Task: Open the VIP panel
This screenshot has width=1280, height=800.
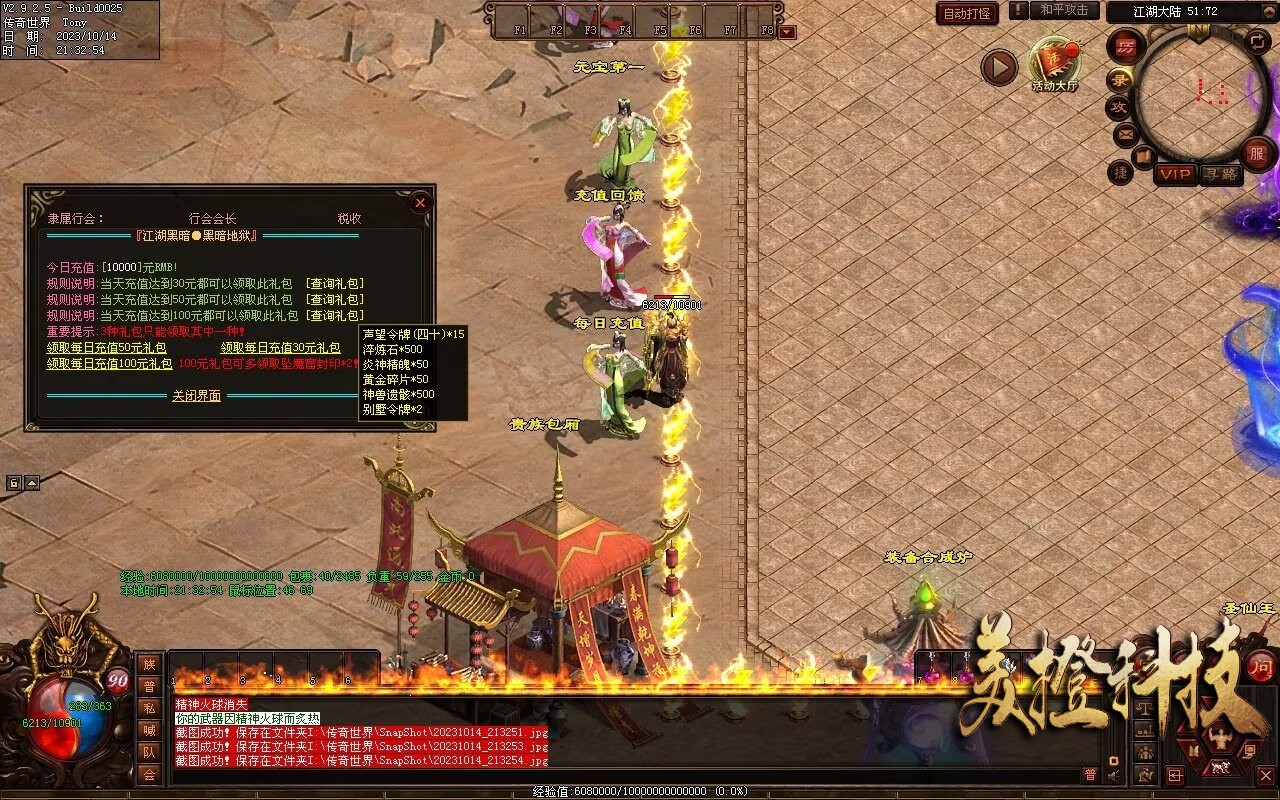Action: 1175,174
